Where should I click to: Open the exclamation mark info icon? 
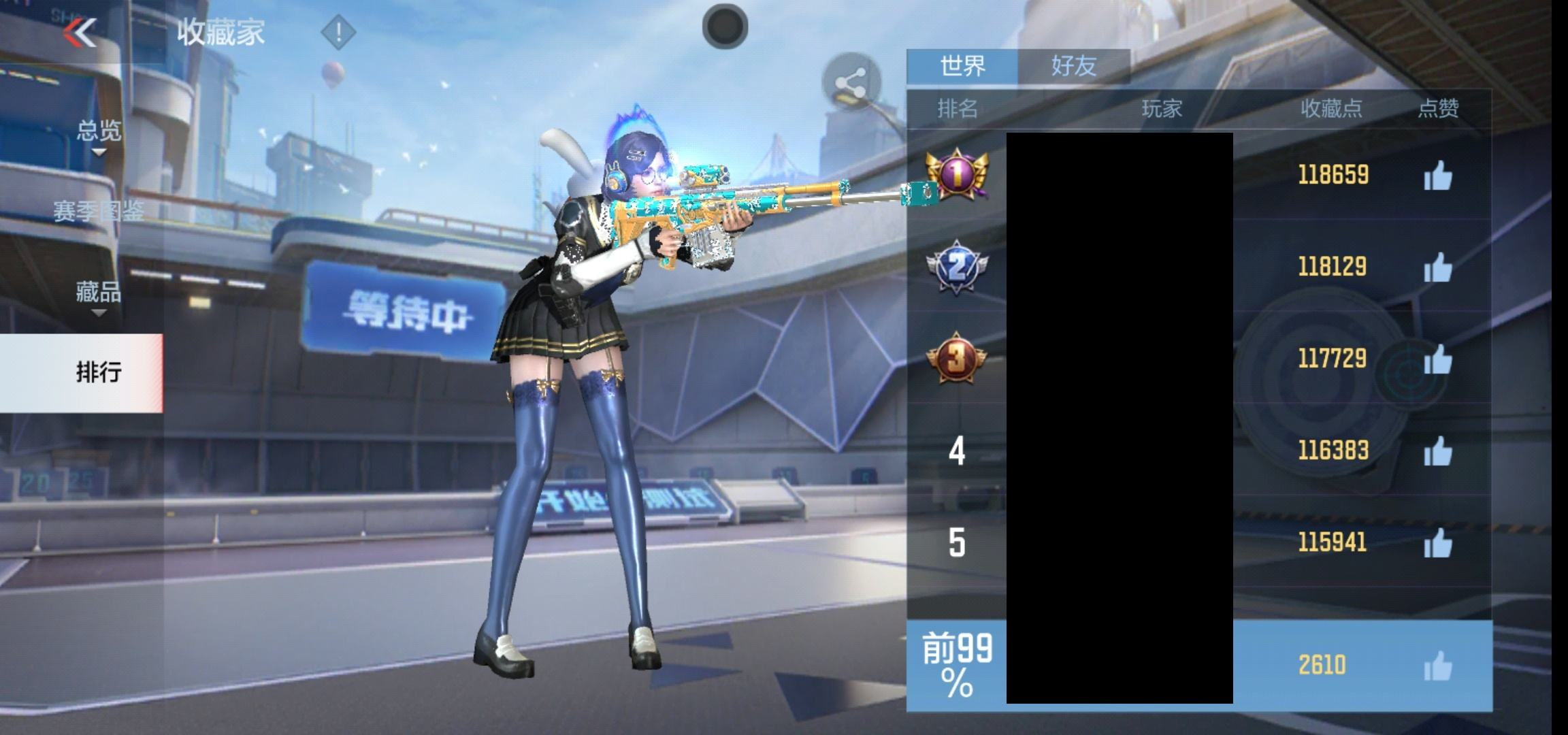click(338, 32)
